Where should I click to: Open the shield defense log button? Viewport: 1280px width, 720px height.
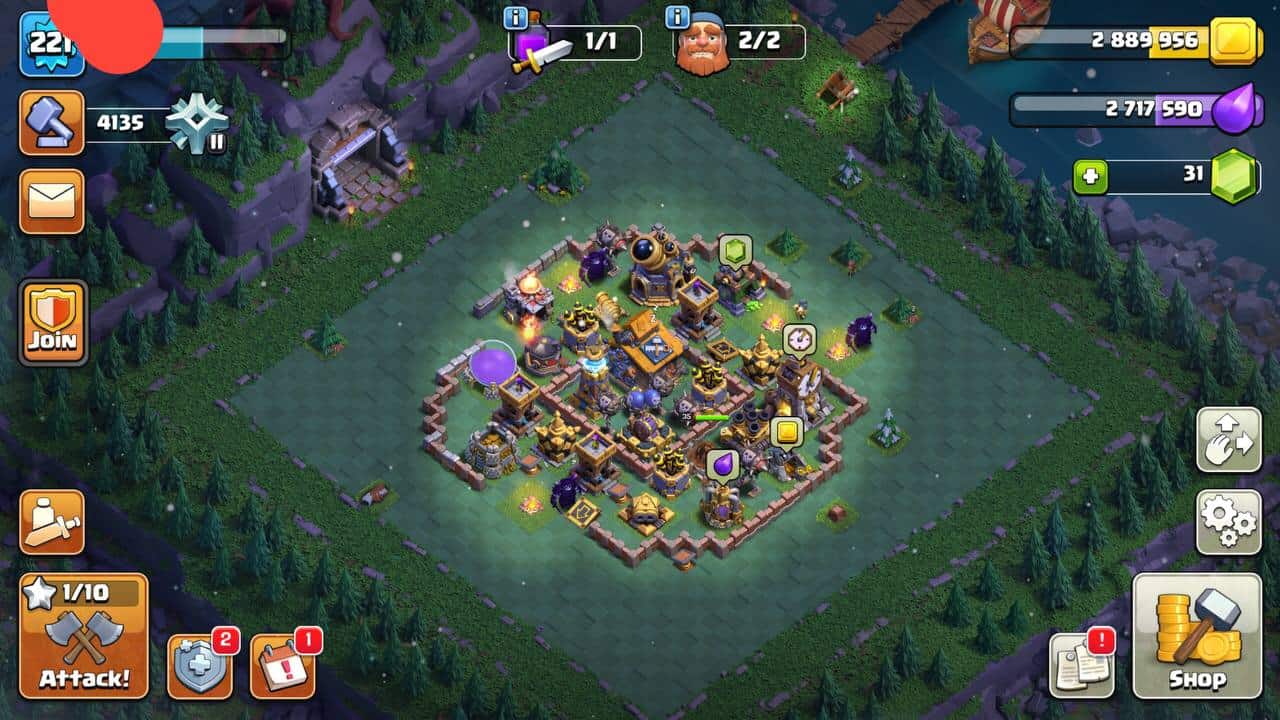tap(200, 665)
